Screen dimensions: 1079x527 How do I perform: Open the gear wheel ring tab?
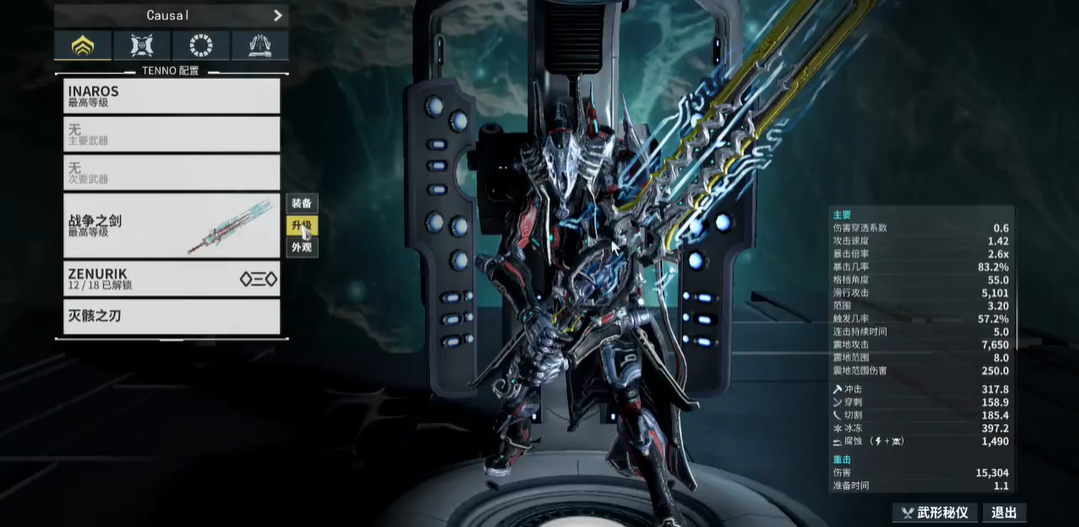pos(200,46)
